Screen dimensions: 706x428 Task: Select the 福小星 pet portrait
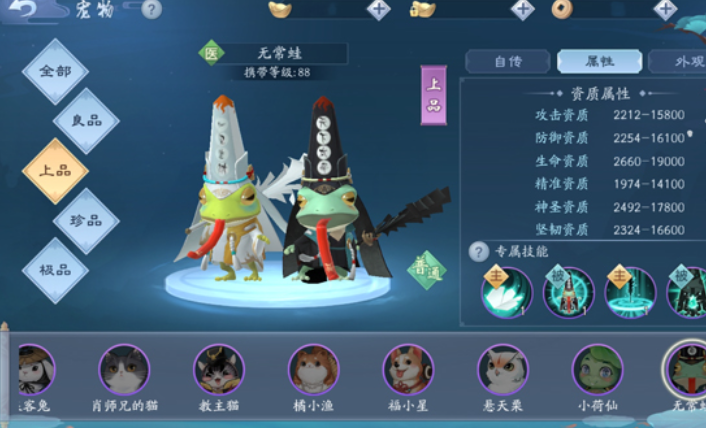(408, 372)
